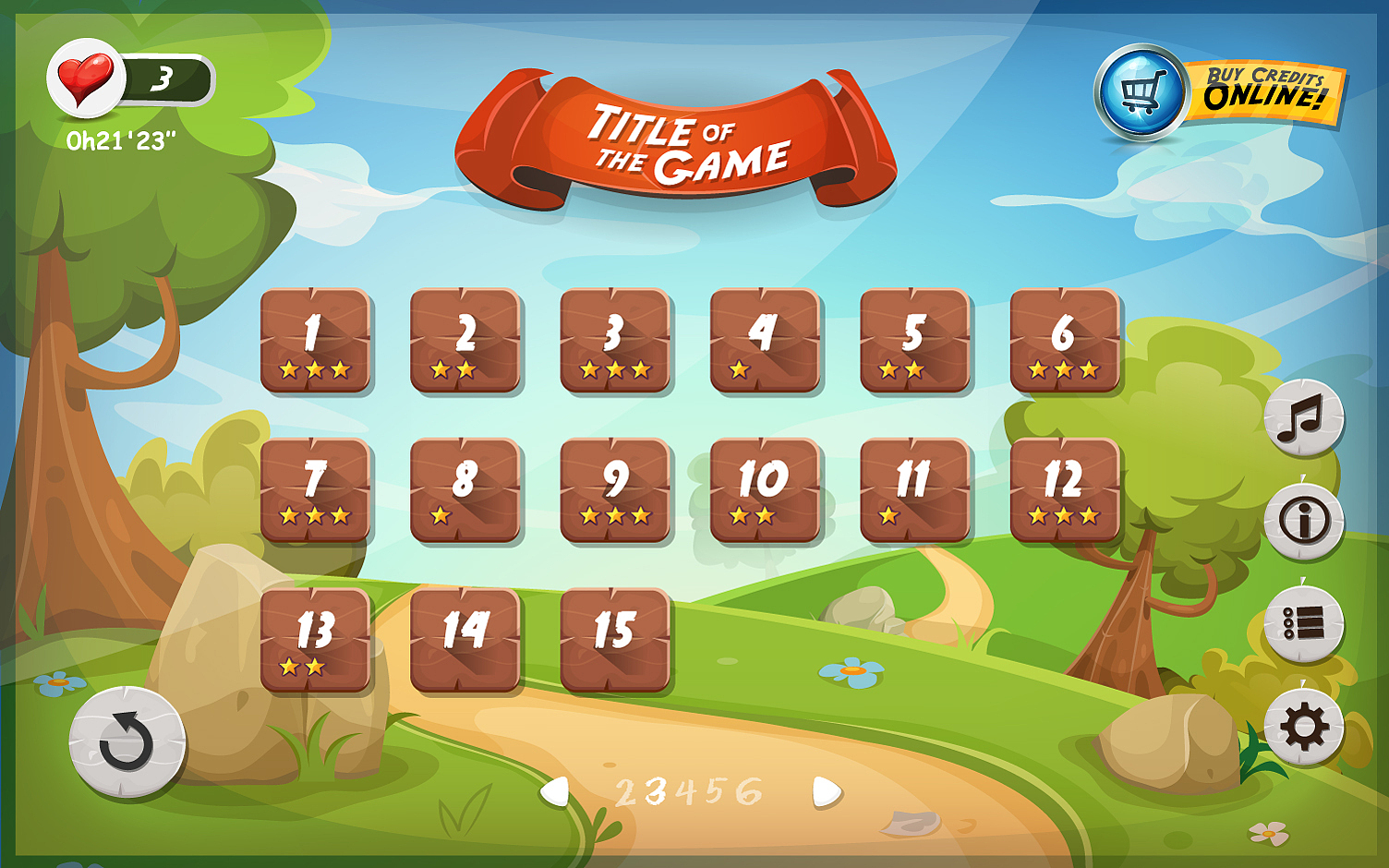Advance to next level page arrow
This screenshot has height=868, width=1389.
click(x=826, y=791)
